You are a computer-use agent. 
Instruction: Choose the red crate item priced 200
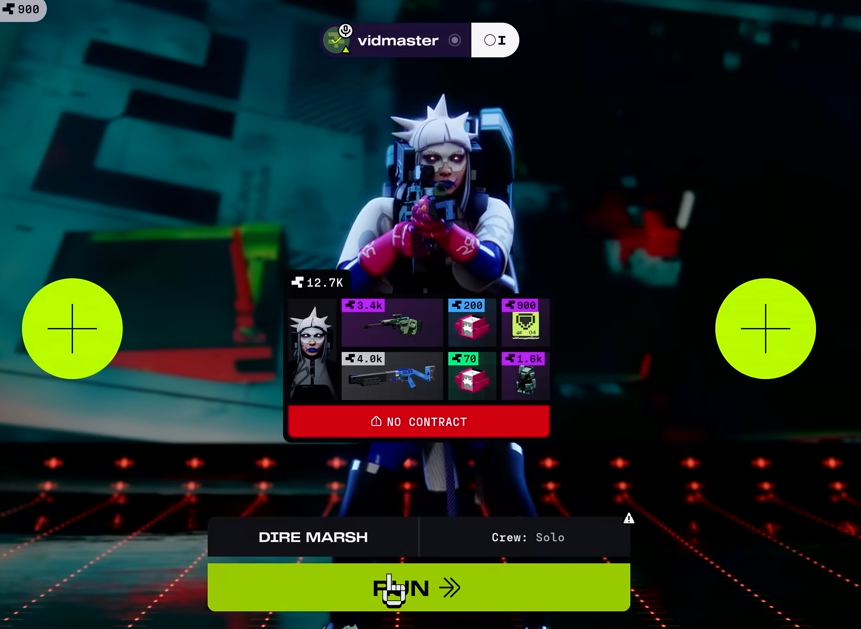(x=472, y=323)
